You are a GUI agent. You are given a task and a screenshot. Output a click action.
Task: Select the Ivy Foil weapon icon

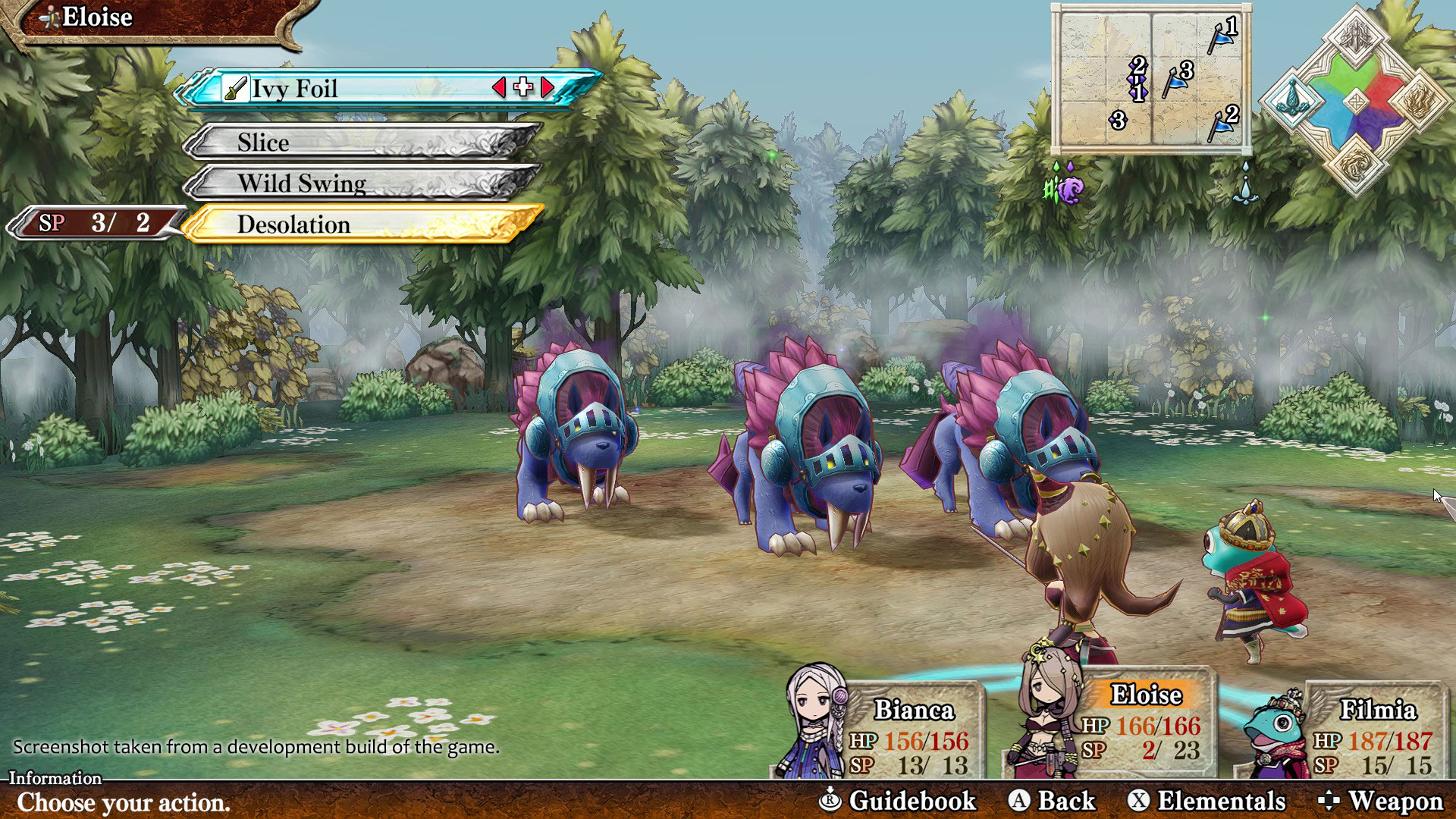(237, 89)
